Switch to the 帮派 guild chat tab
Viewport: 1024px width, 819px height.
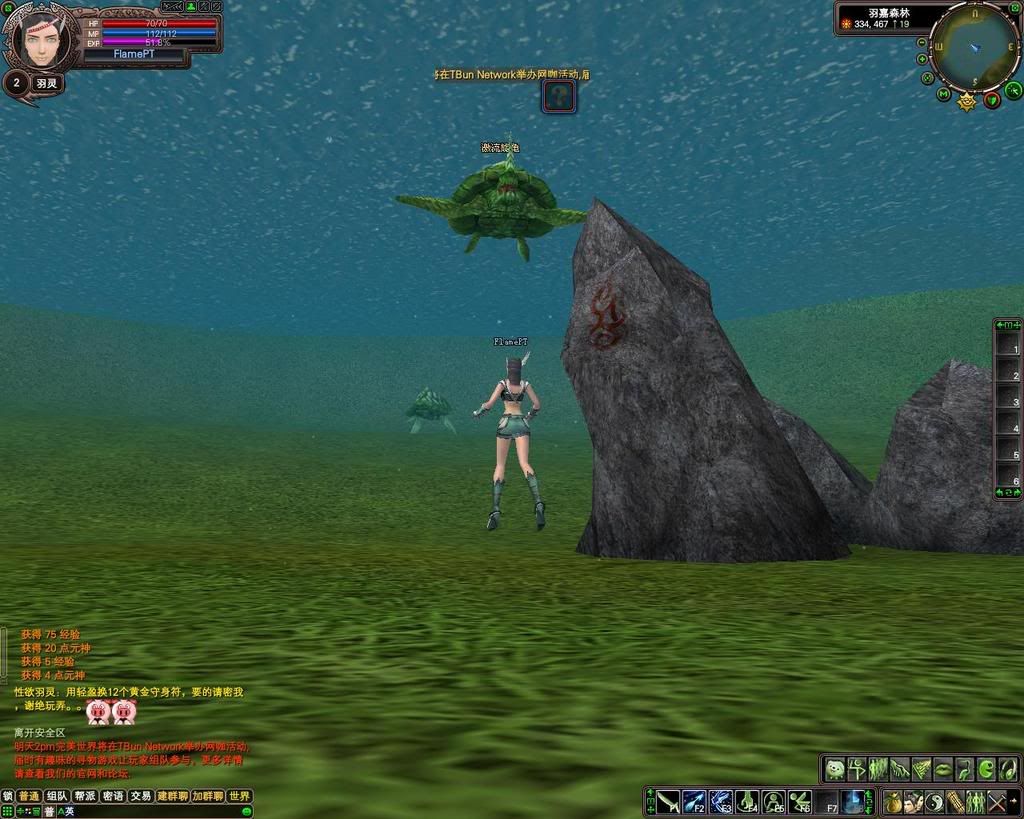[x=85, y=796]
